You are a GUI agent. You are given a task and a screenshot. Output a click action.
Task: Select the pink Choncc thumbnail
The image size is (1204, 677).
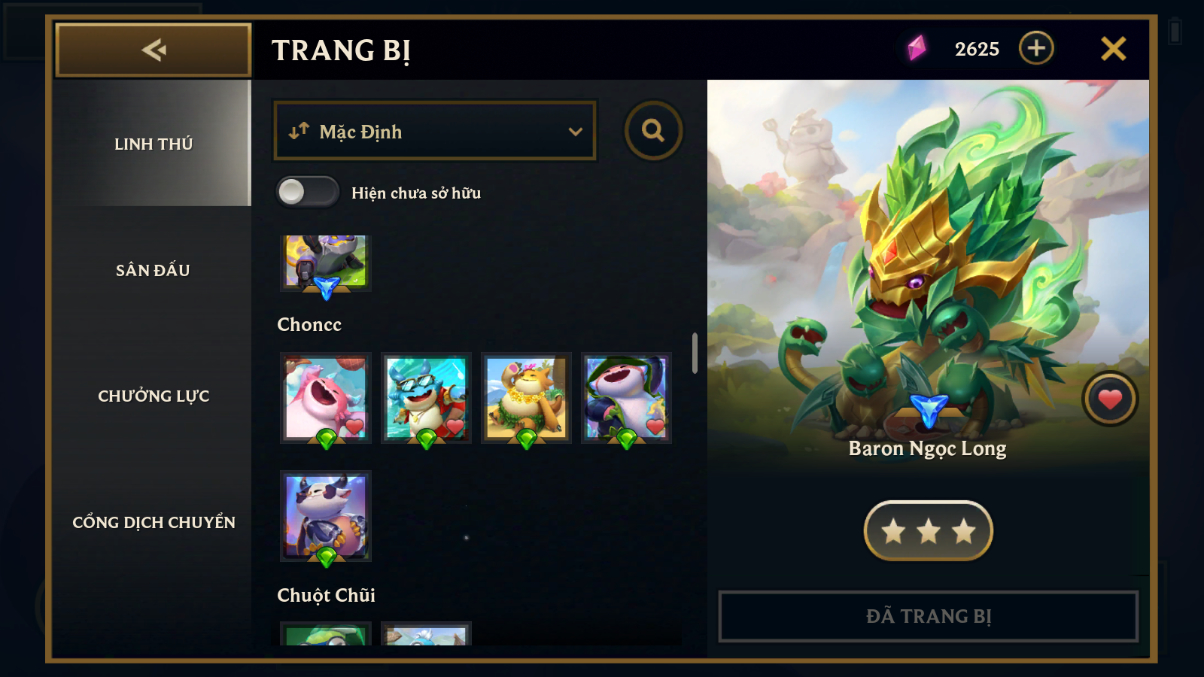coord(326,397)
